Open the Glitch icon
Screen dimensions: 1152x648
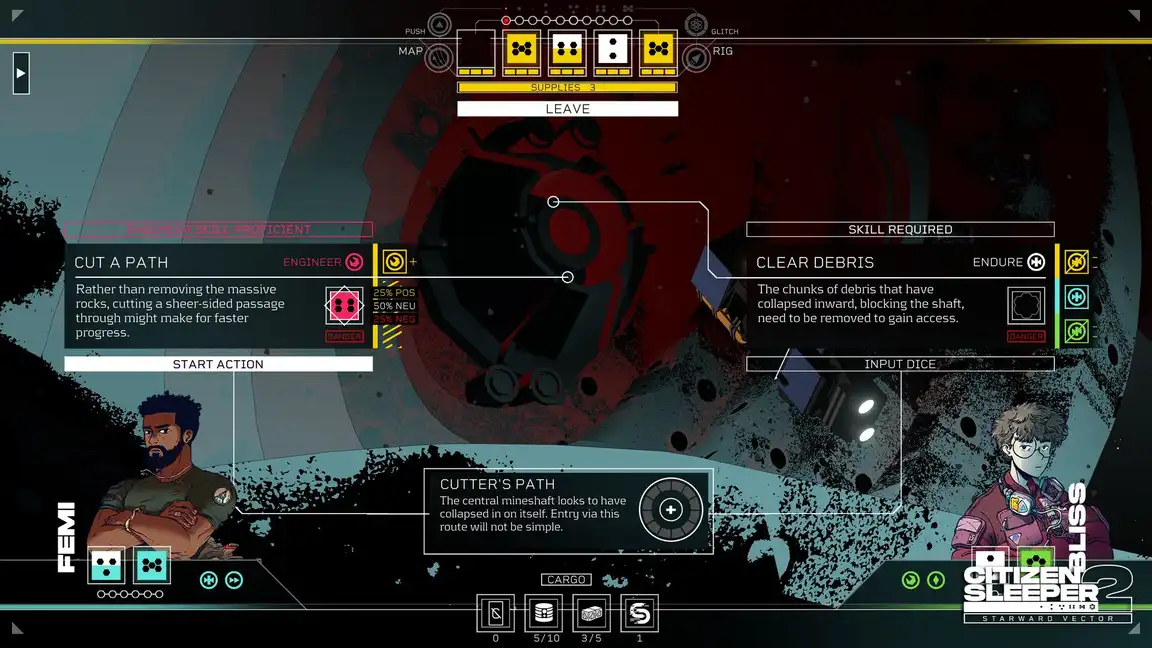(697, 26)
